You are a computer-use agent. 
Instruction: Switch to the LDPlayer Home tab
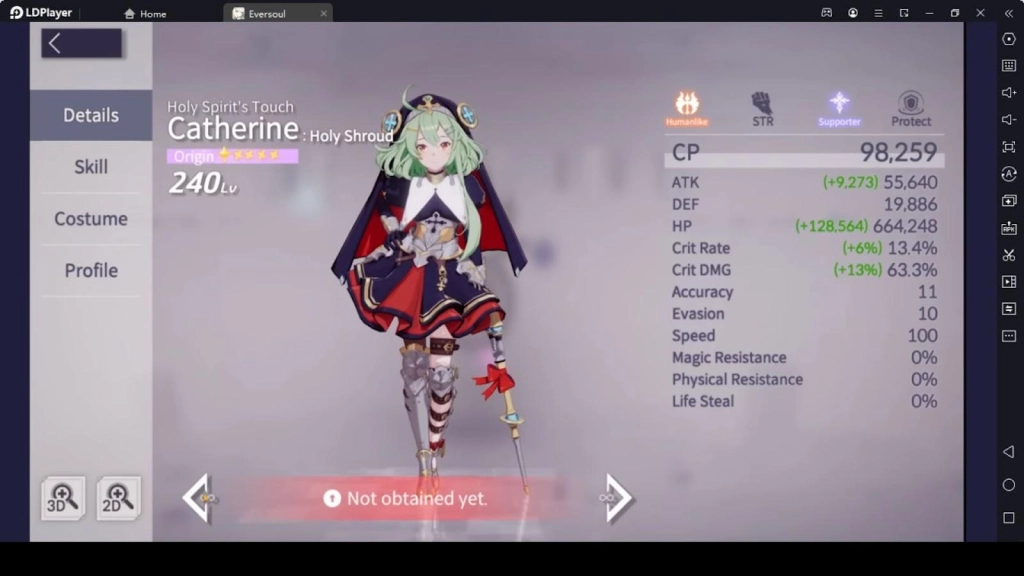click(x=145, y=14)
